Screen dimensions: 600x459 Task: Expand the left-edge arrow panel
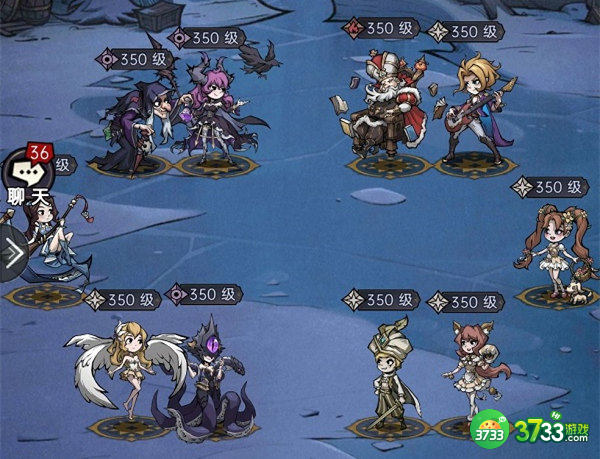pyautogui.click(x=12, y=255)
